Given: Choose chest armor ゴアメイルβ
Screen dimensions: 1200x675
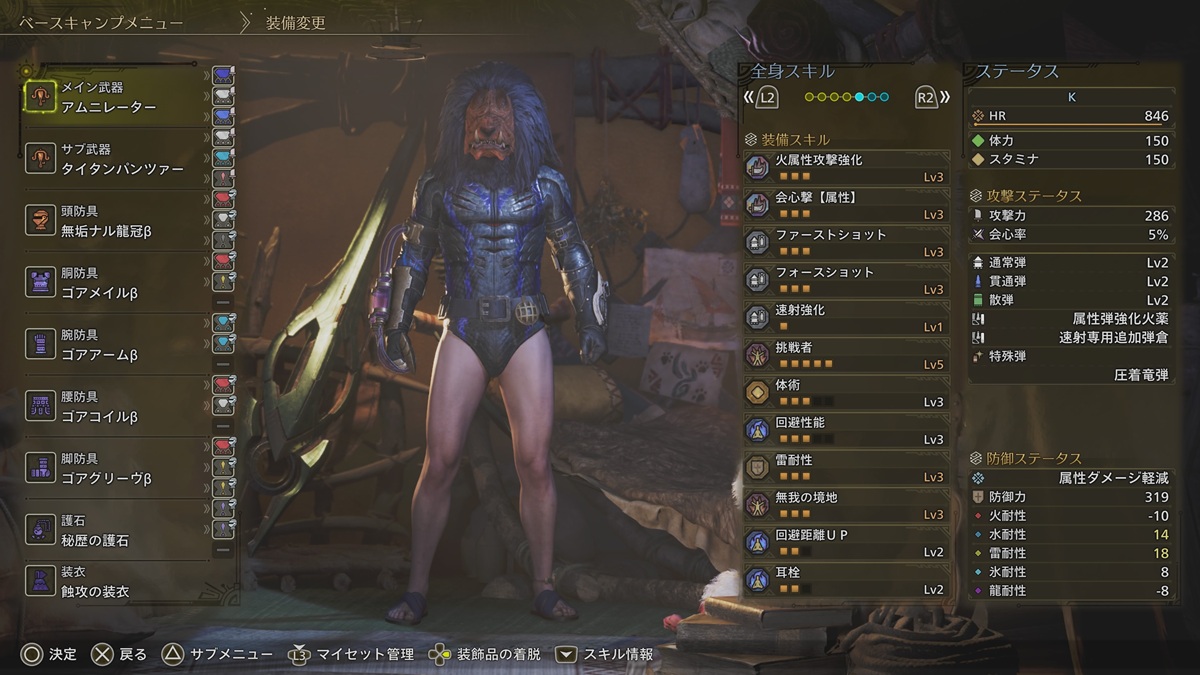Looking at the screenshot, I should tap(115, 283).
